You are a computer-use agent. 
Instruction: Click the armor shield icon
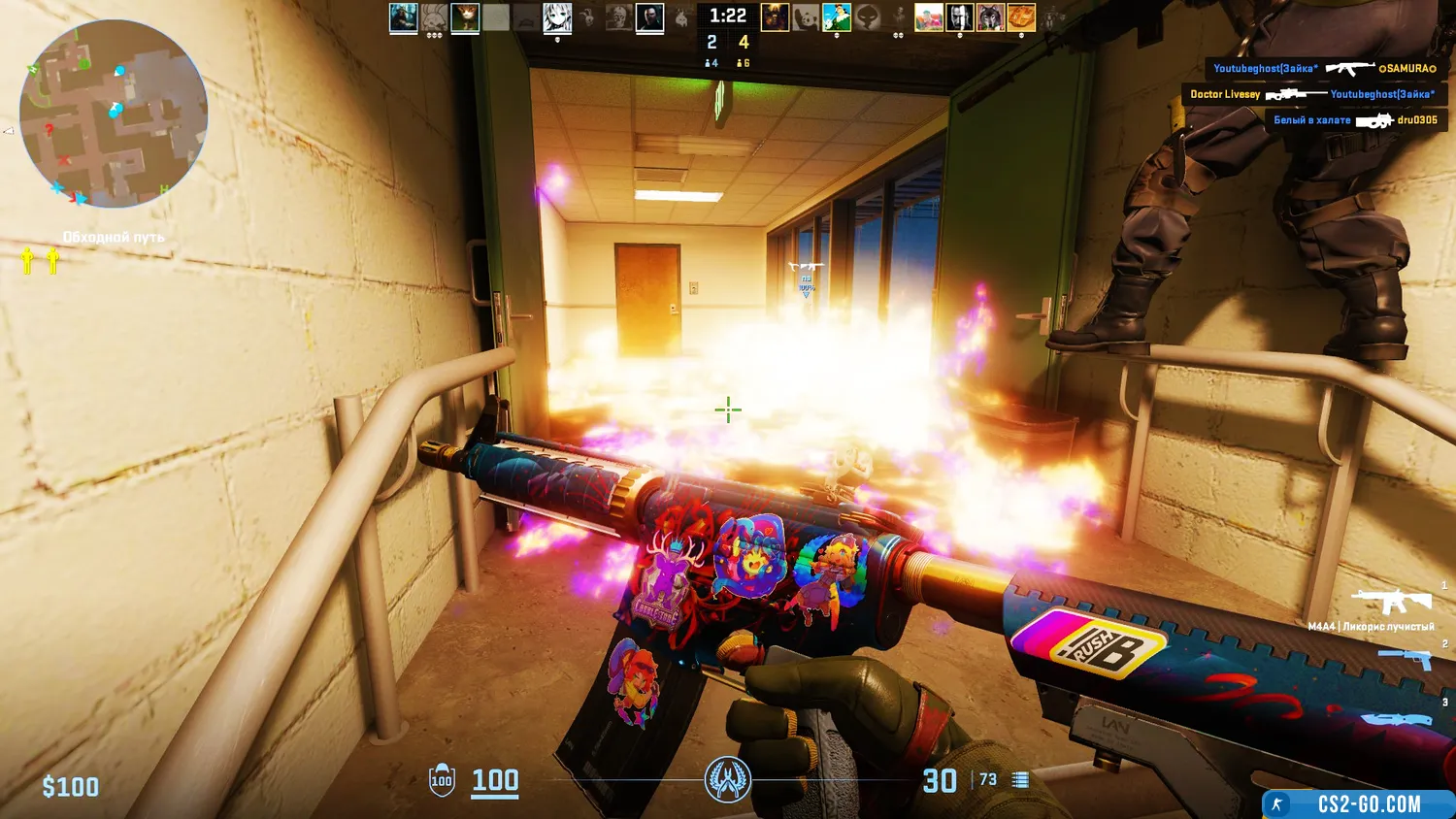442,780
